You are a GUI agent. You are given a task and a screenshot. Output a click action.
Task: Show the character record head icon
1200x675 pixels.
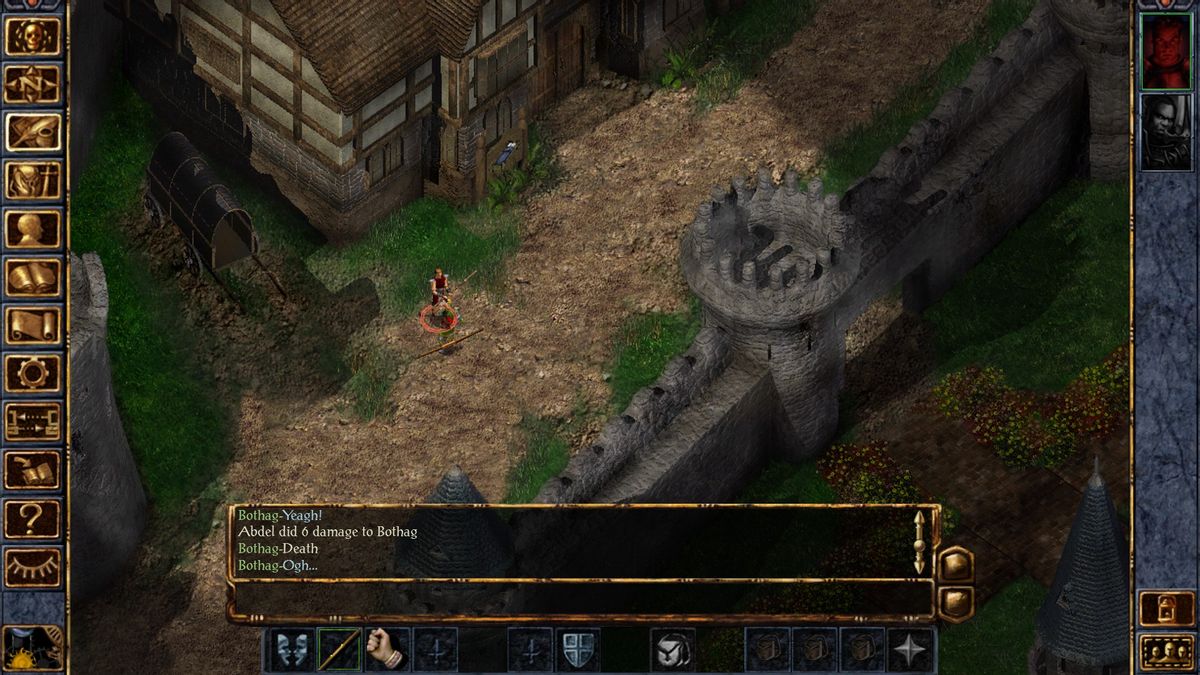(x=33, y=229)
